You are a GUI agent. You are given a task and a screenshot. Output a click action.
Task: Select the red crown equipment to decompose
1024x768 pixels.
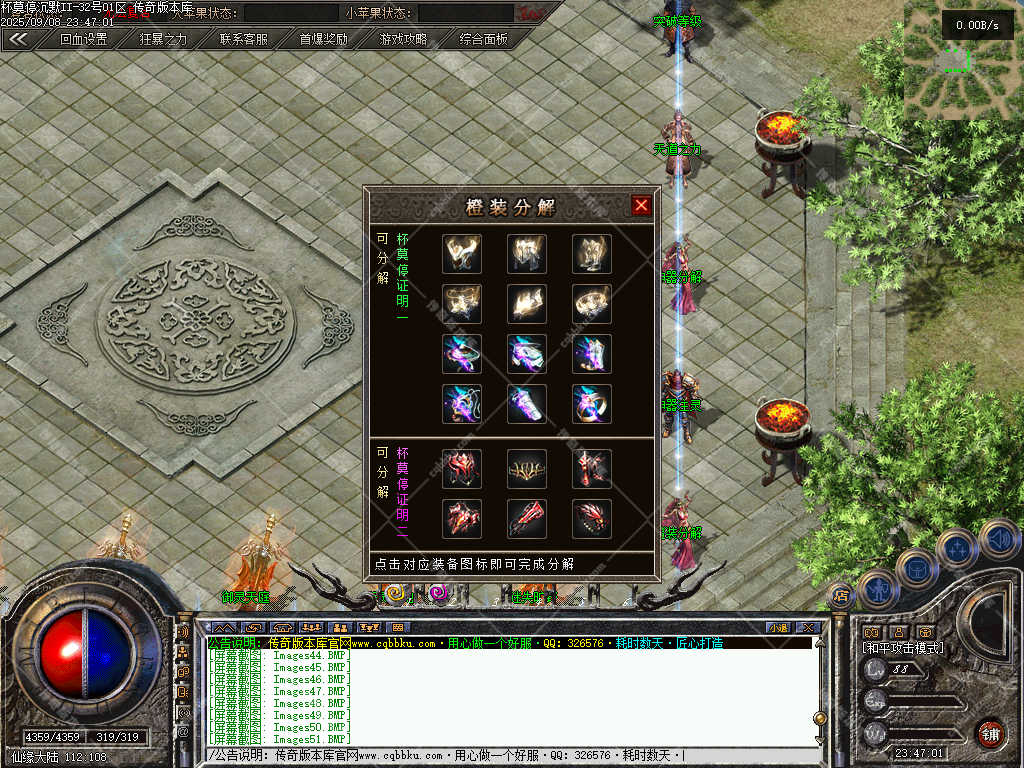tap(526, 468)
